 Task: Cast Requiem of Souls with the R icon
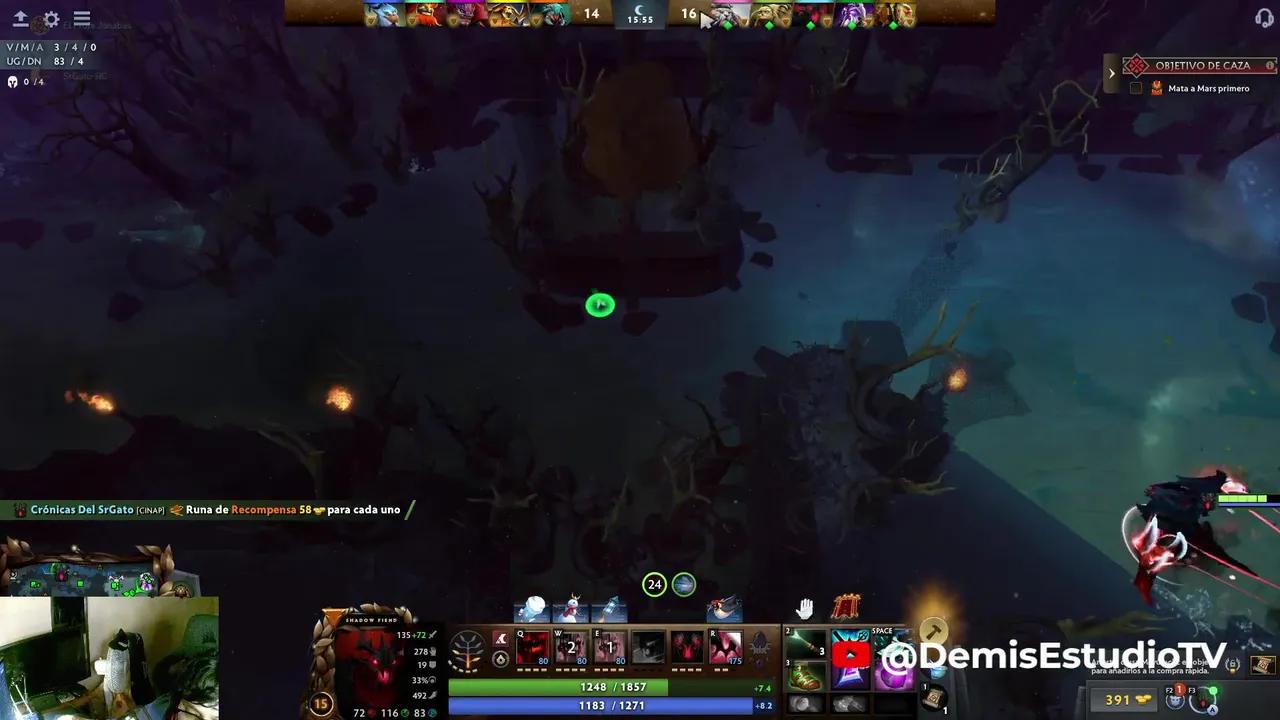tap(726, 648)
